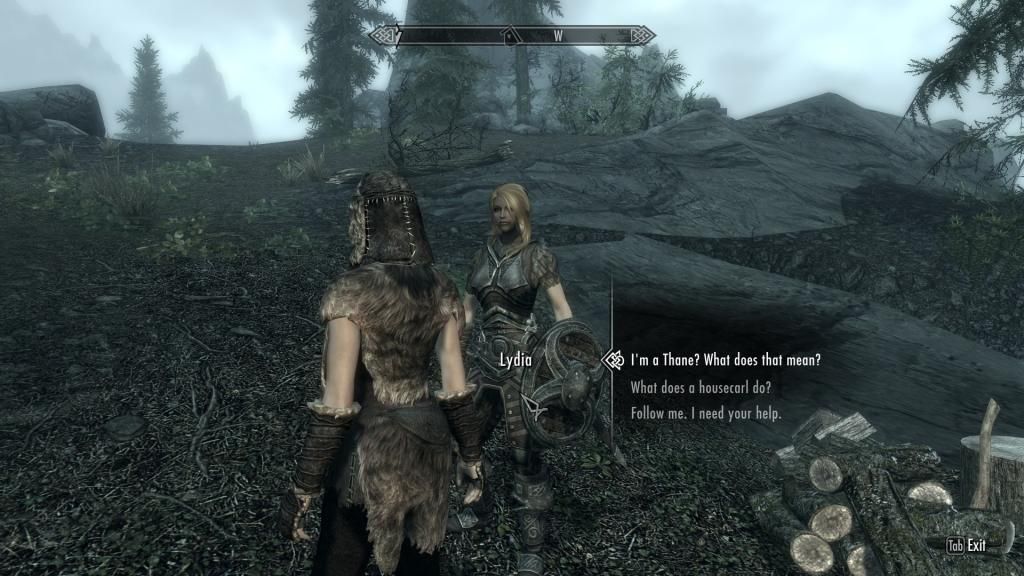Ask "I'm a Thane? What does that mean?"

[x=726, y=360]
